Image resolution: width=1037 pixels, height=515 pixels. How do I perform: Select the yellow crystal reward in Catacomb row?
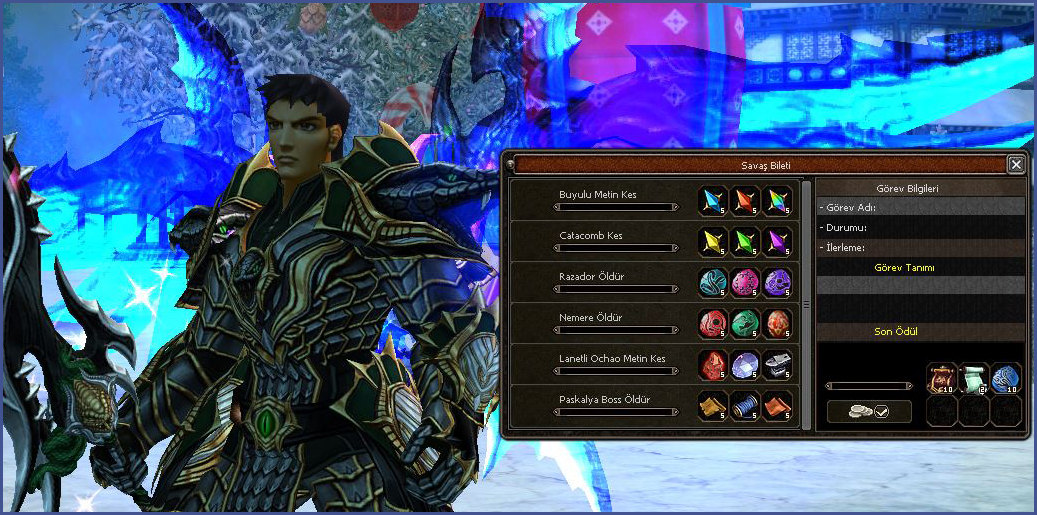tap(713, 241)
